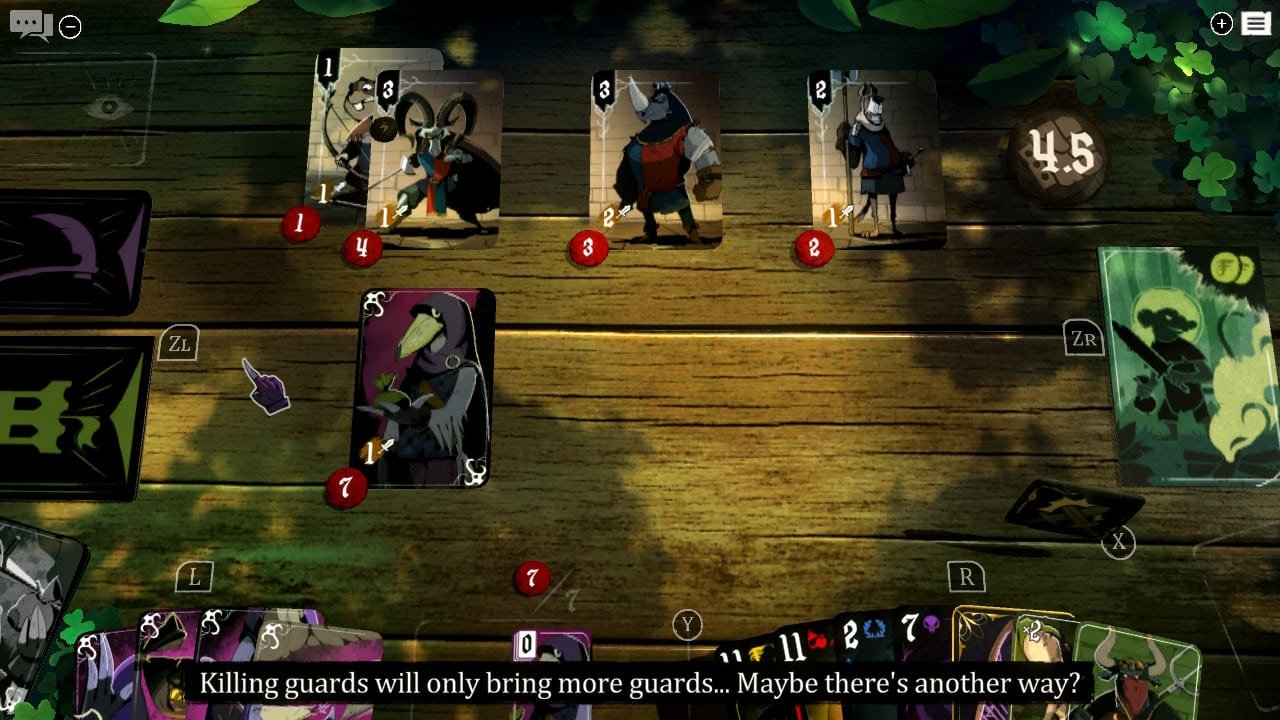Advance dialogue by clicking the subtitle bar
The width and height of the screenshot is (1280, 720).
640,684
